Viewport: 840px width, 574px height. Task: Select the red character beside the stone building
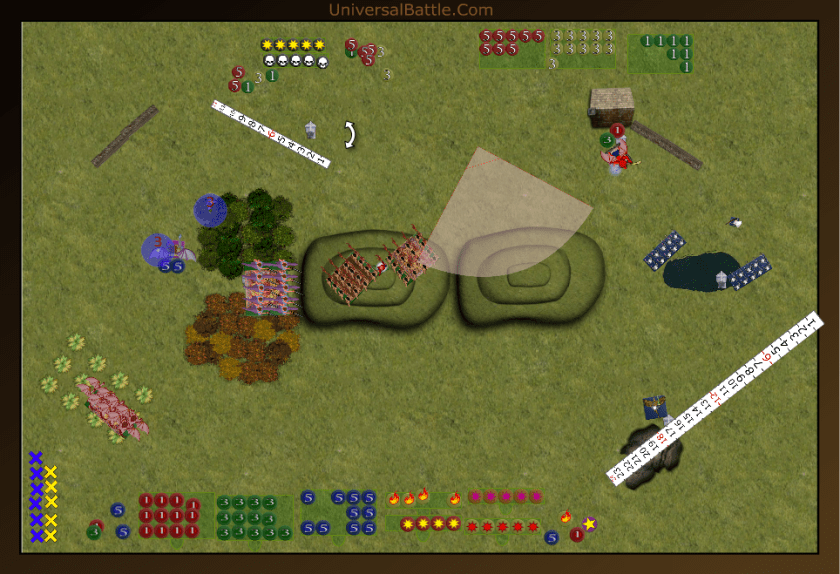tap(620, 157)
